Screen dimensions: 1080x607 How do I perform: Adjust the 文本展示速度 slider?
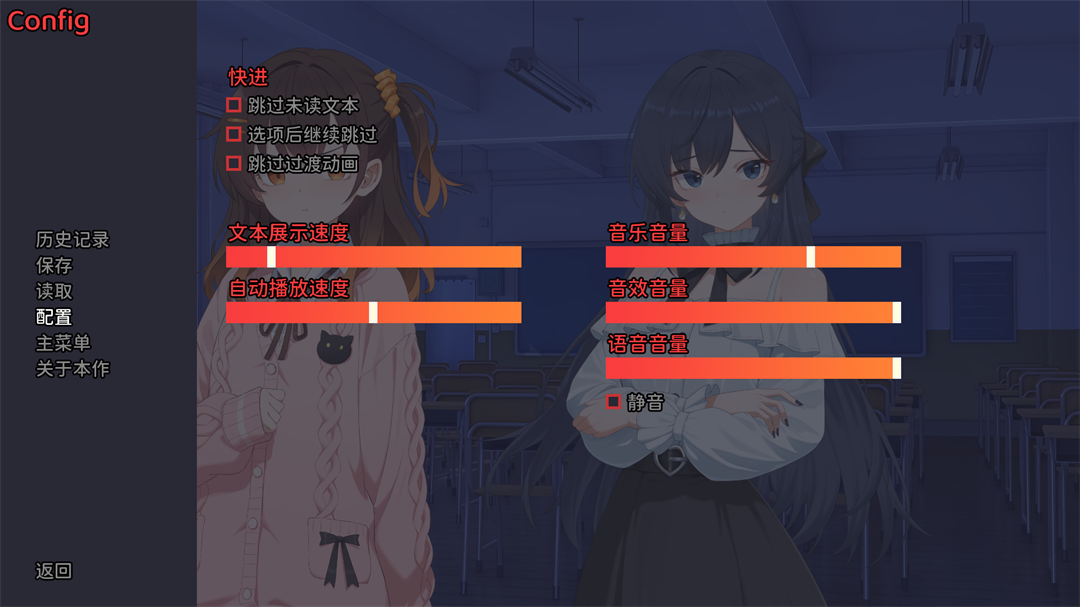coord(373,257)
